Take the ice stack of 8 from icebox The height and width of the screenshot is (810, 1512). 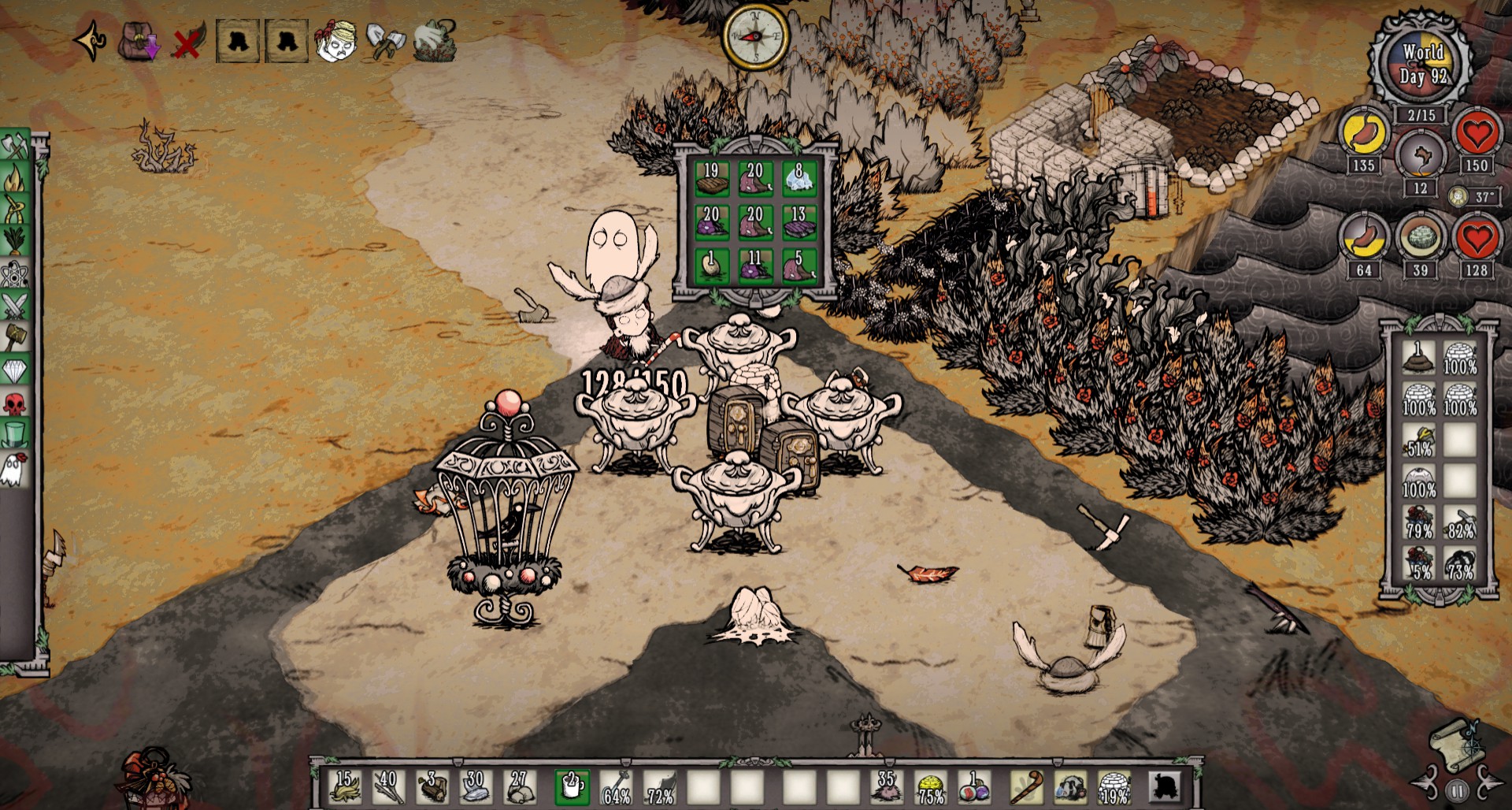tap(799, 178)
